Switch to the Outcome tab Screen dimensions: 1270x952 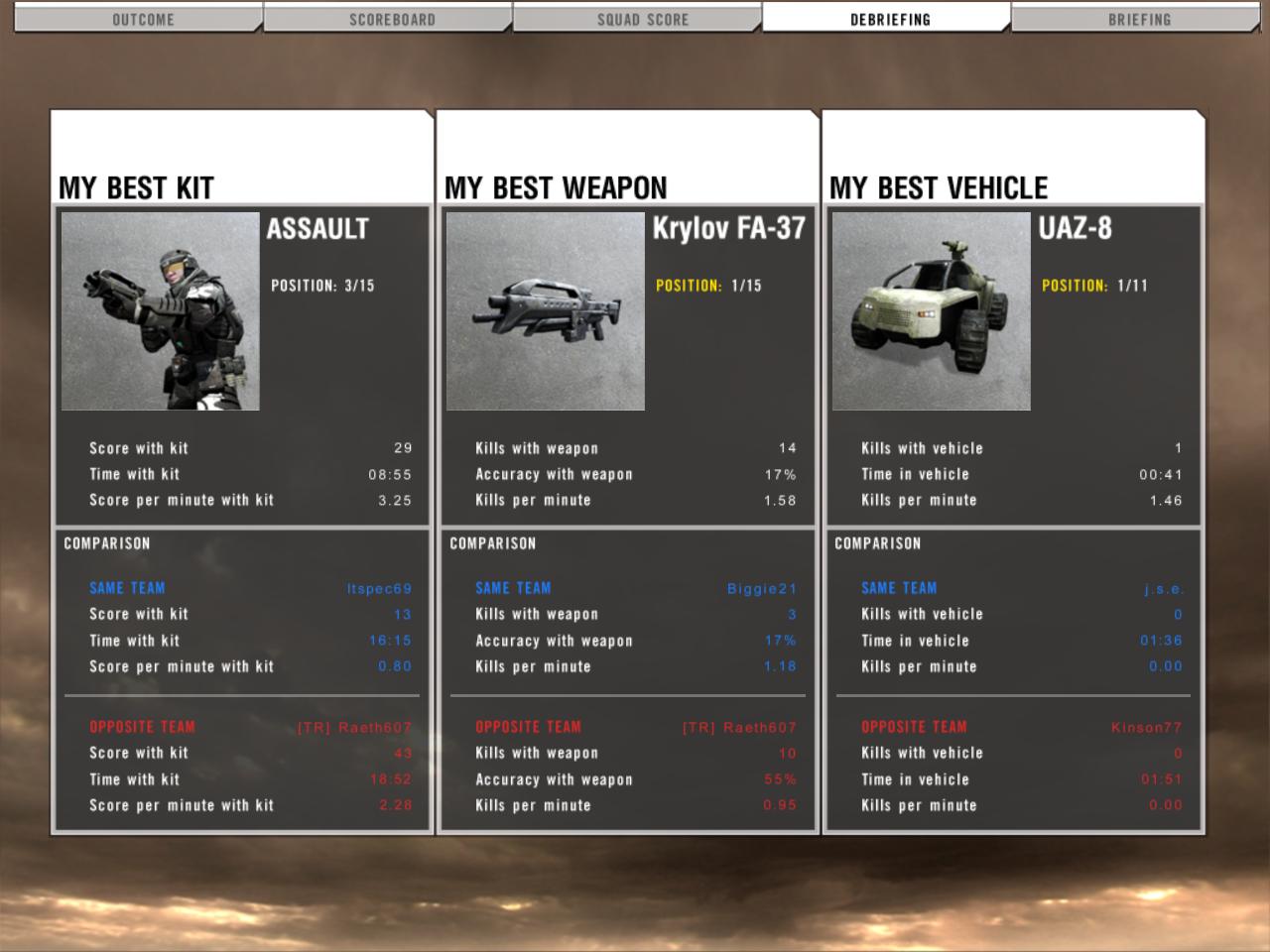click(143, 19)
